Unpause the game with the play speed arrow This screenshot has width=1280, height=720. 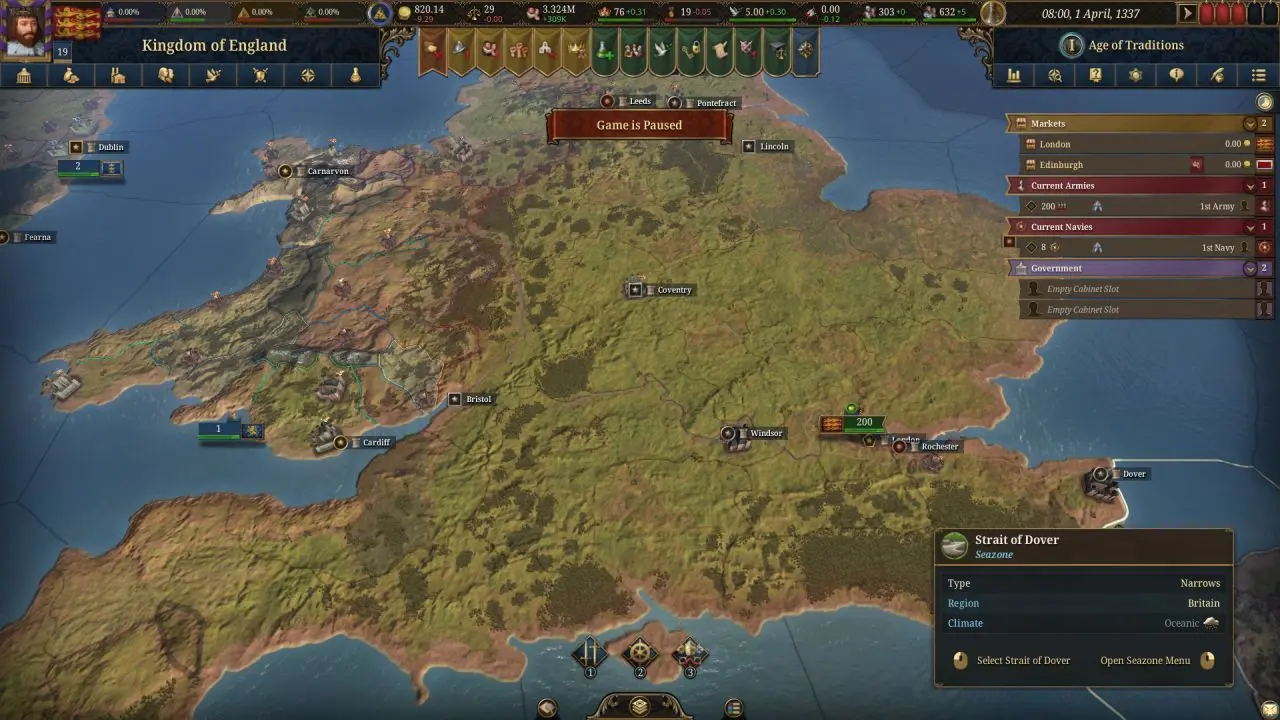[x=1188, y=14]
